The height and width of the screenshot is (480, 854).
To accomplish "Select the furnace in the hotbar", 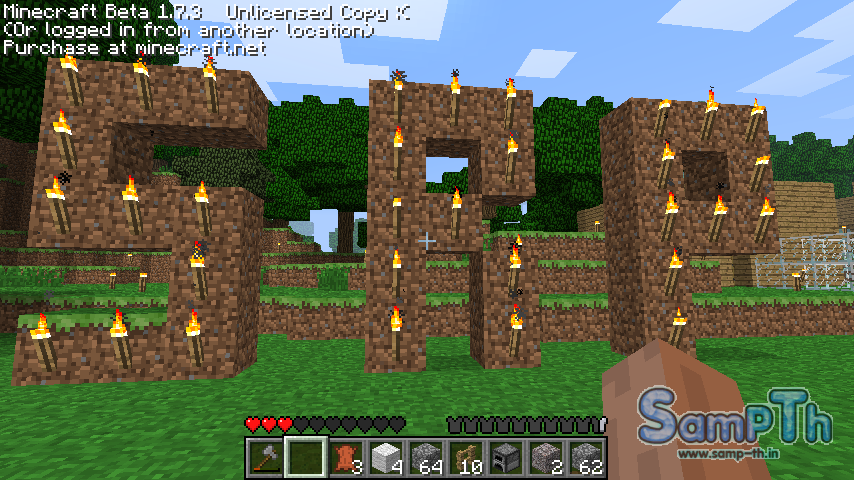I will (x=506, y=458).
